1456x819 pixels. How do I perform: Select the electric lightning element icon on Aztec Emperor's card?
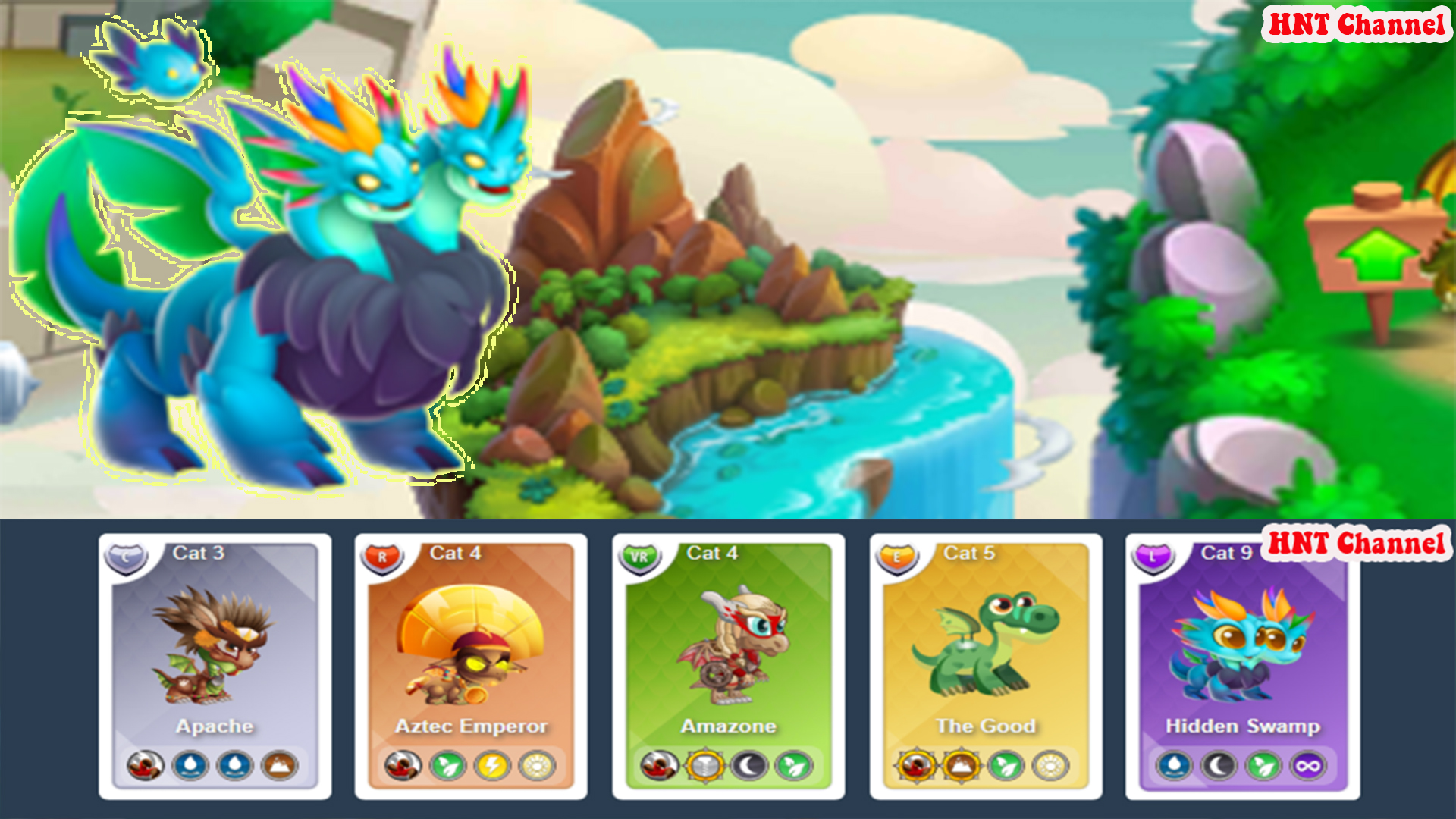click(x=493, y=766)
